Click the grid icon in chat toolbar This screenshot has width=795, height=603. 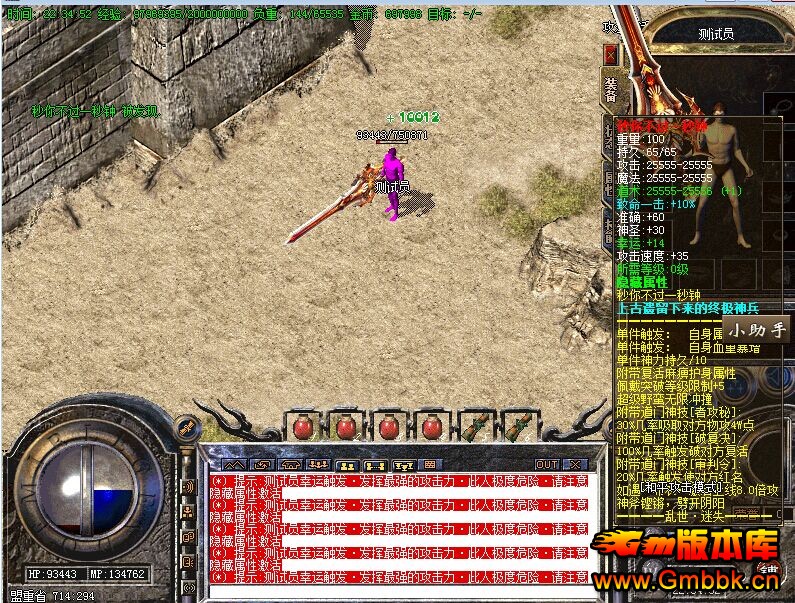430,465
